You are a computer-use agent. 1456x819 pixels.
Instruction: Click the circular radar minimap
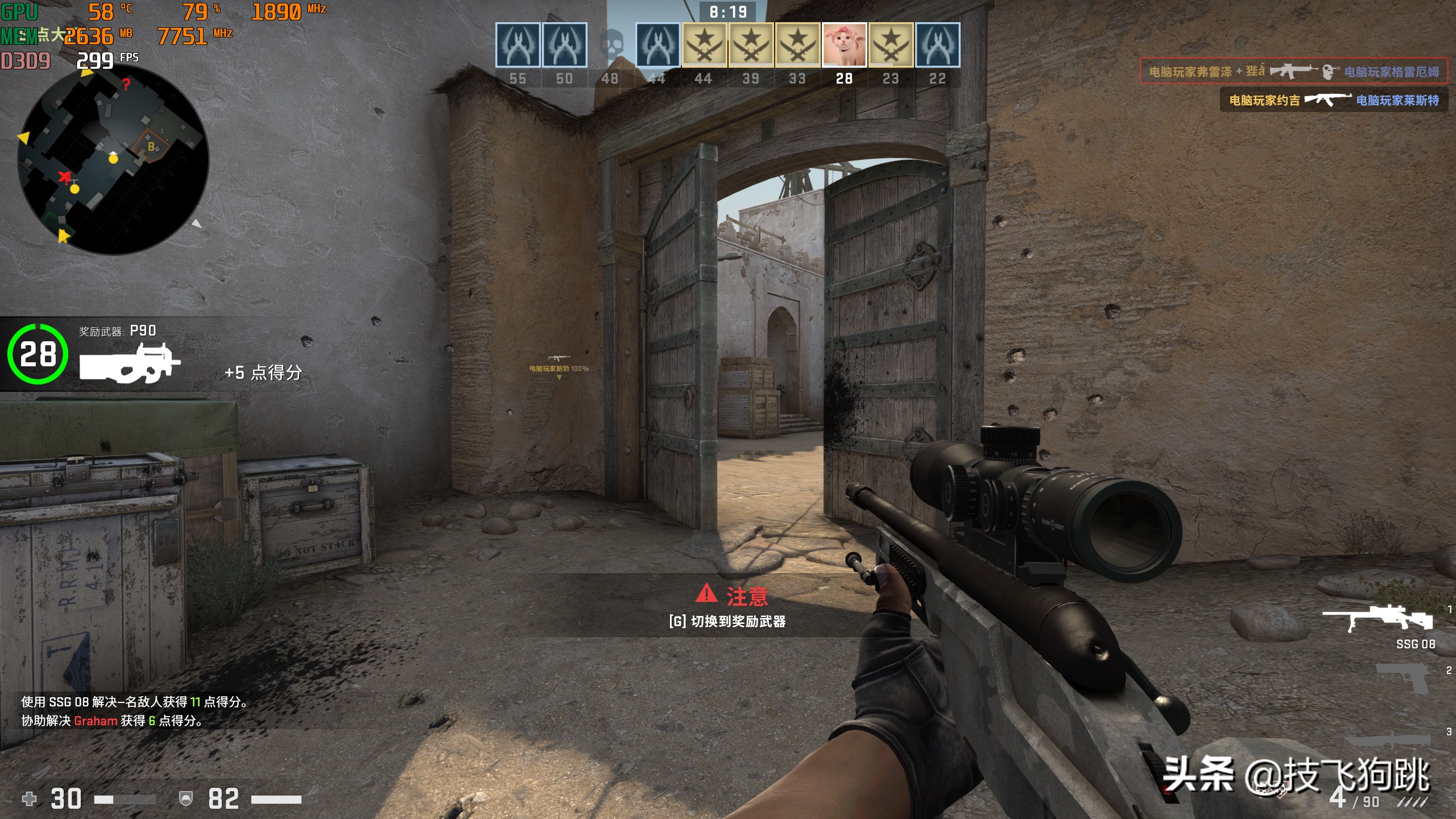pos(113,160)
